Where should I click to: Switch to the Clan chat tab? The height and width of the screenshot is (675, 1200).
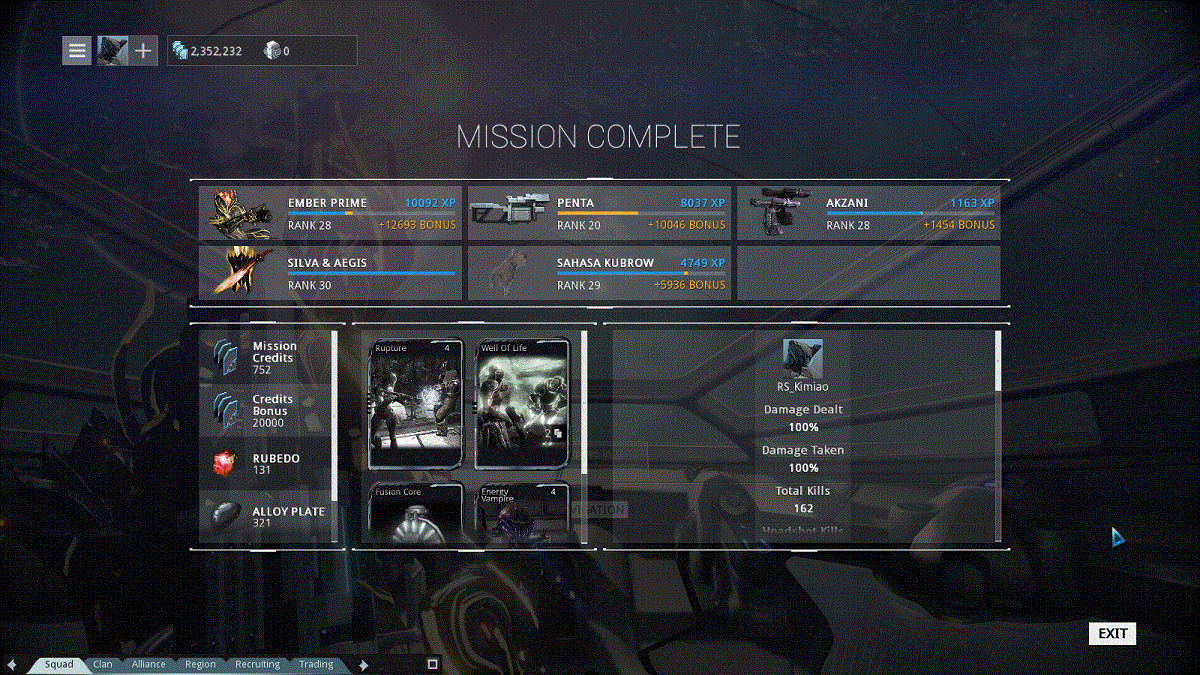[103, 664]
